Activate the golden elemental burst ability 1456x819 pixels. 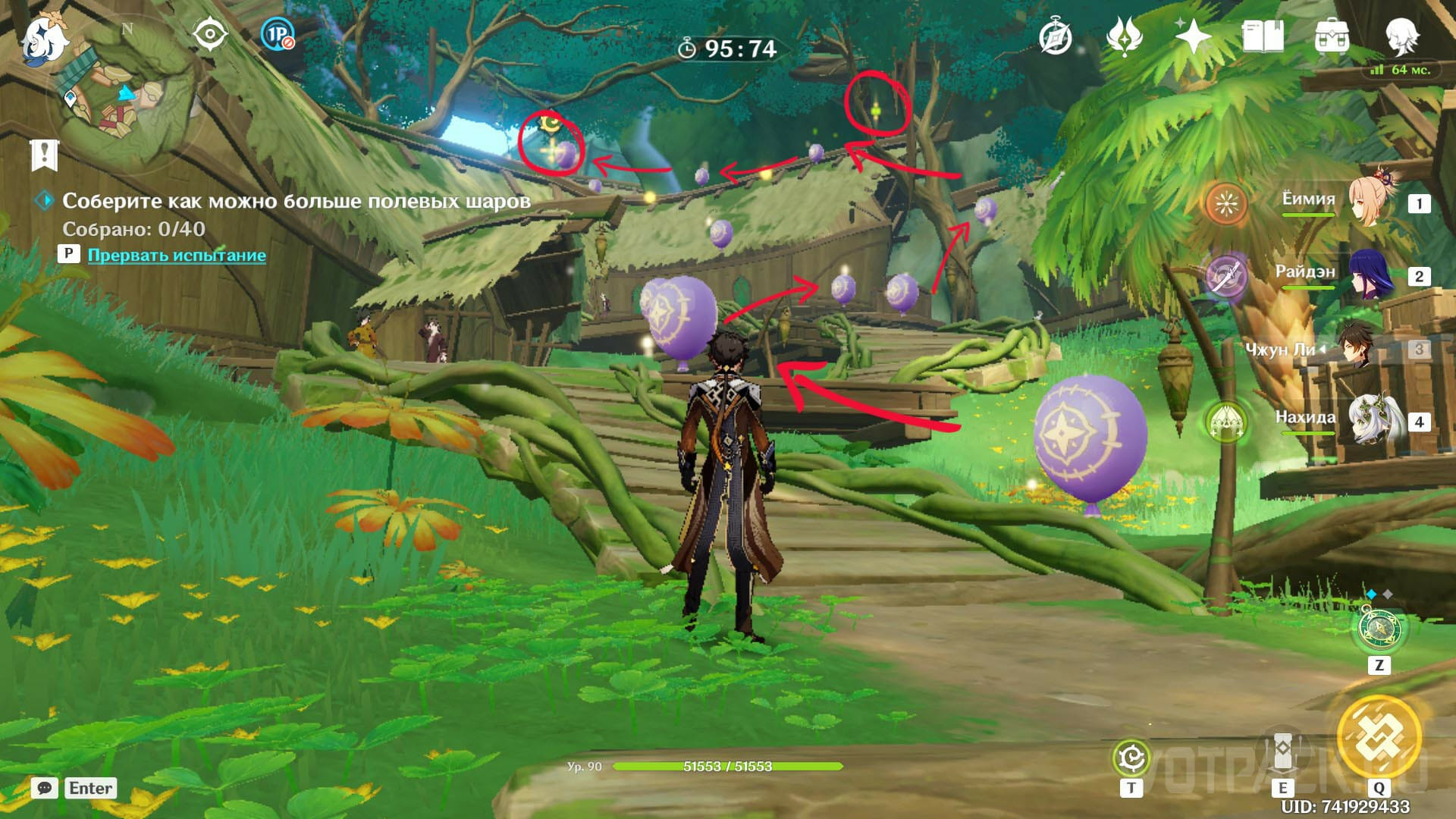click(x=1379, y=736)
